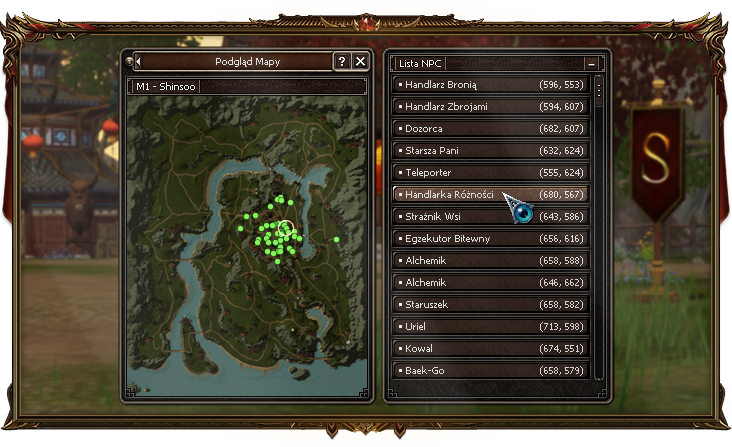The height and width of the screenshot is (447, 732).
Task: Locate the Teleporter NPC
Action: click(491, 173)
